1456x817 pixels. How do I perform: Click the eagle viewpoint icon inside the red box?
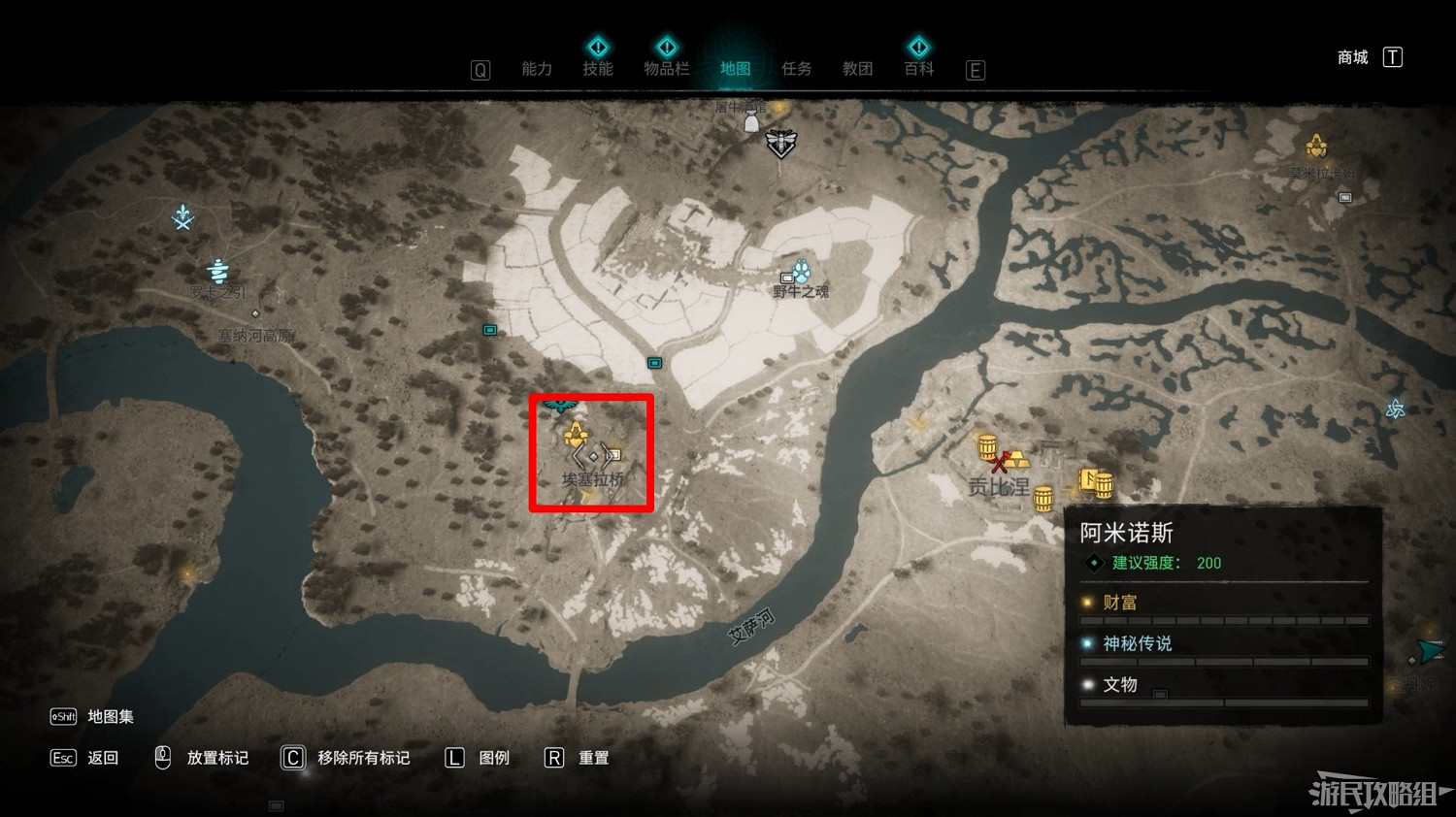click(x=558, y=408)
